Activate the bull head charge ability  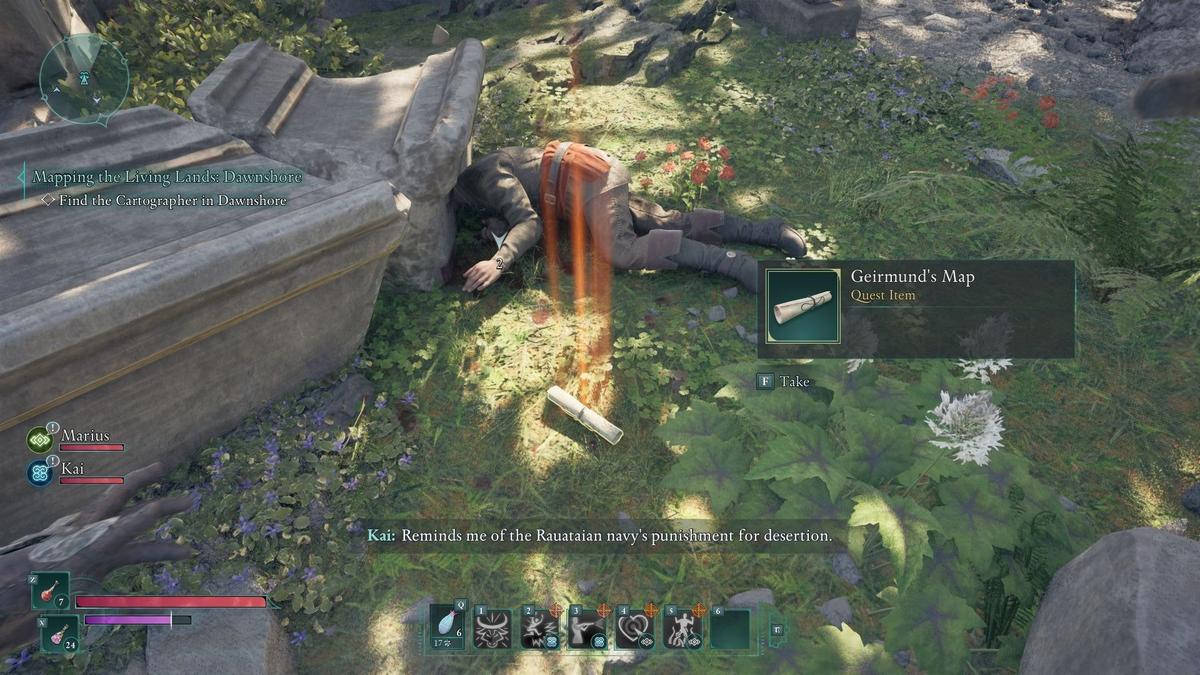pos(493,628)
